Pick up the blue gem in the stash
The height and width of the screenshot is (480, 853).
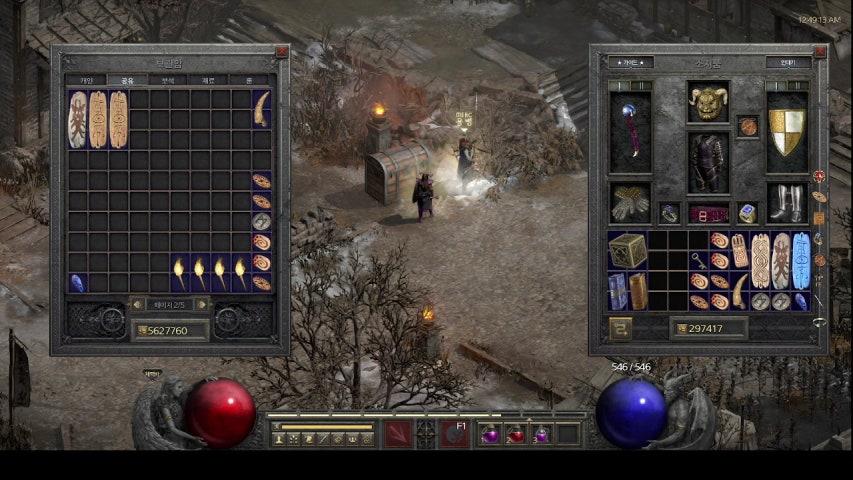(77, 283)
